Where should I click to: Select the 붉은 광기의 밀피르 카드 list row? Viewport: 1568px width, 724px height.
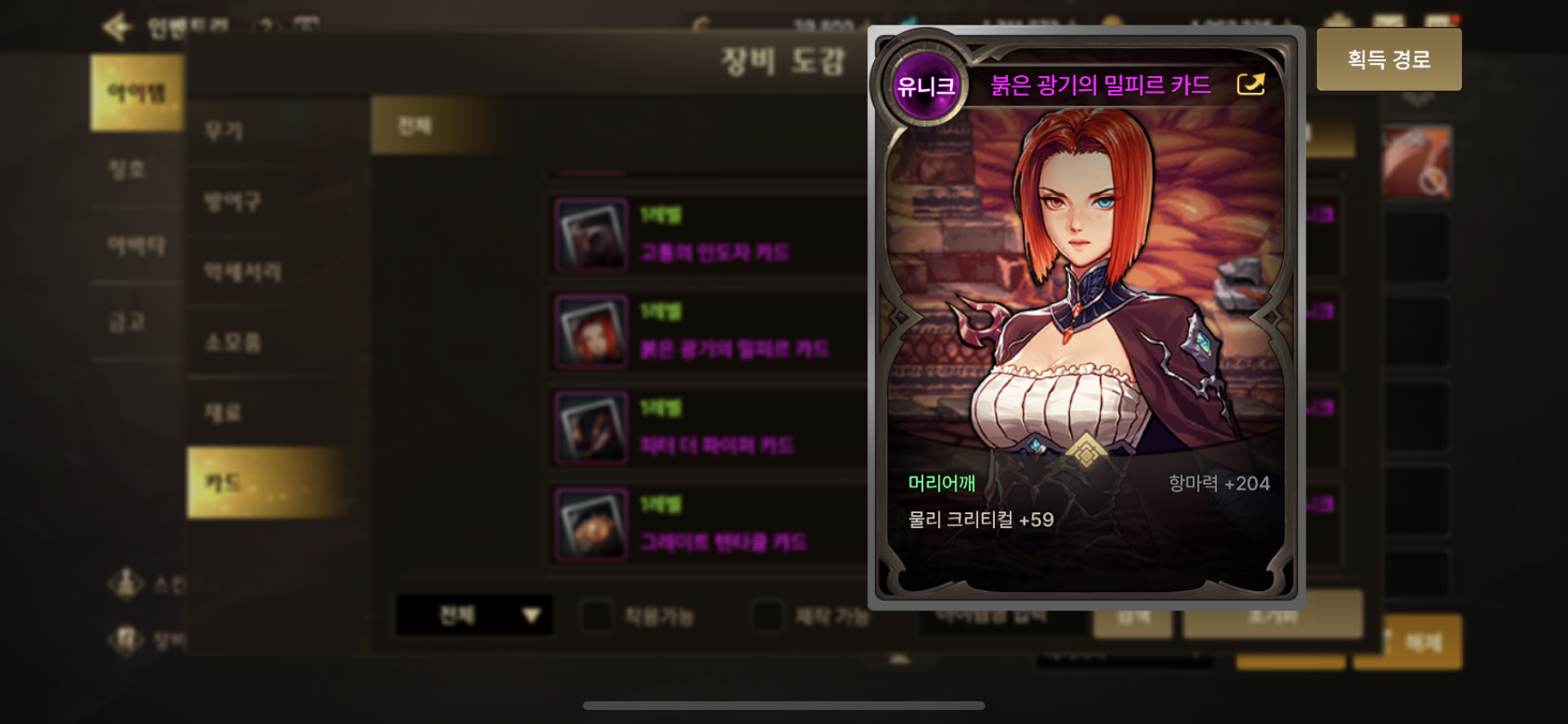tap(709, 331)
